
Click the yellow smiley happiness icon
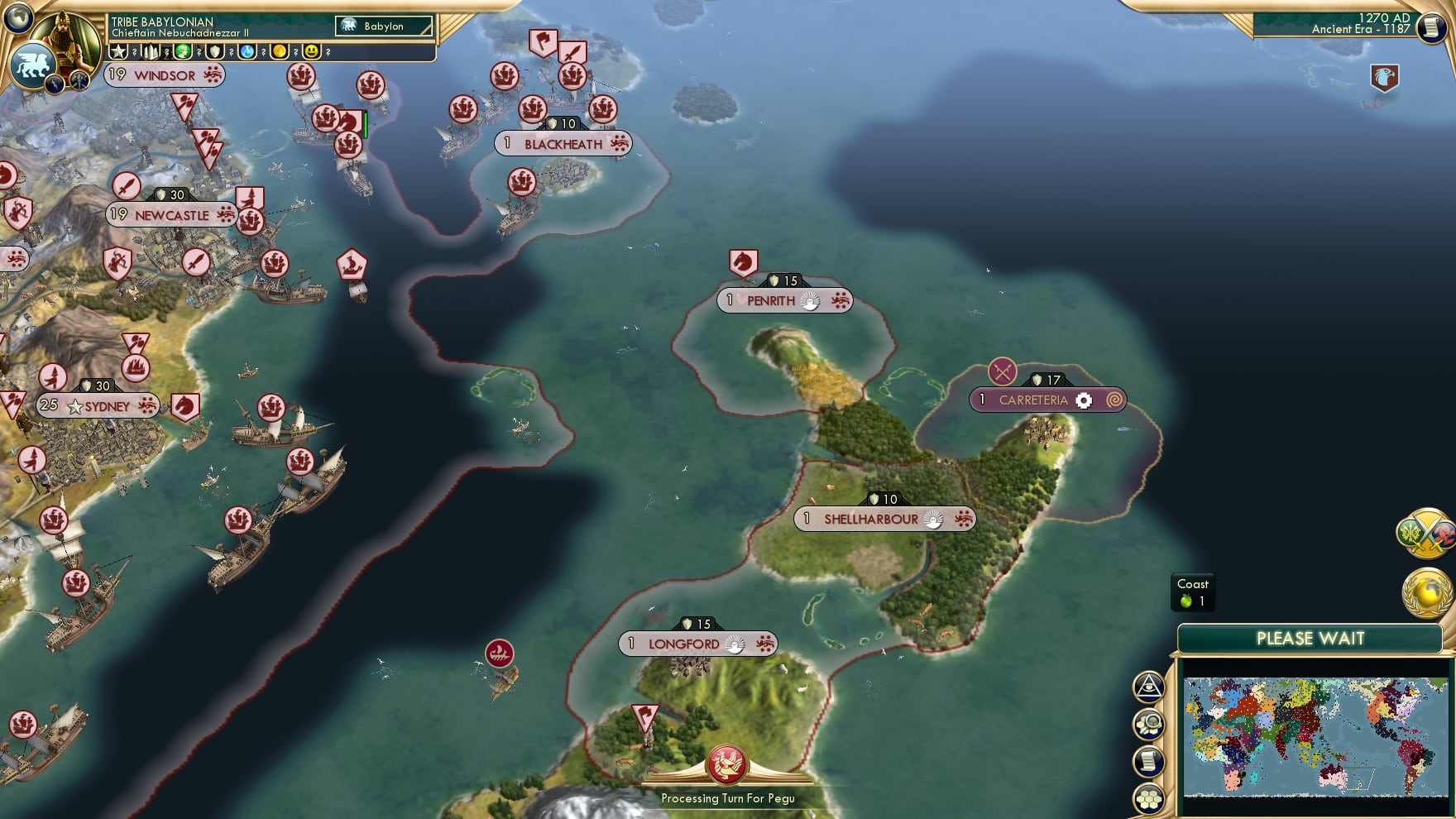(311, 52)
